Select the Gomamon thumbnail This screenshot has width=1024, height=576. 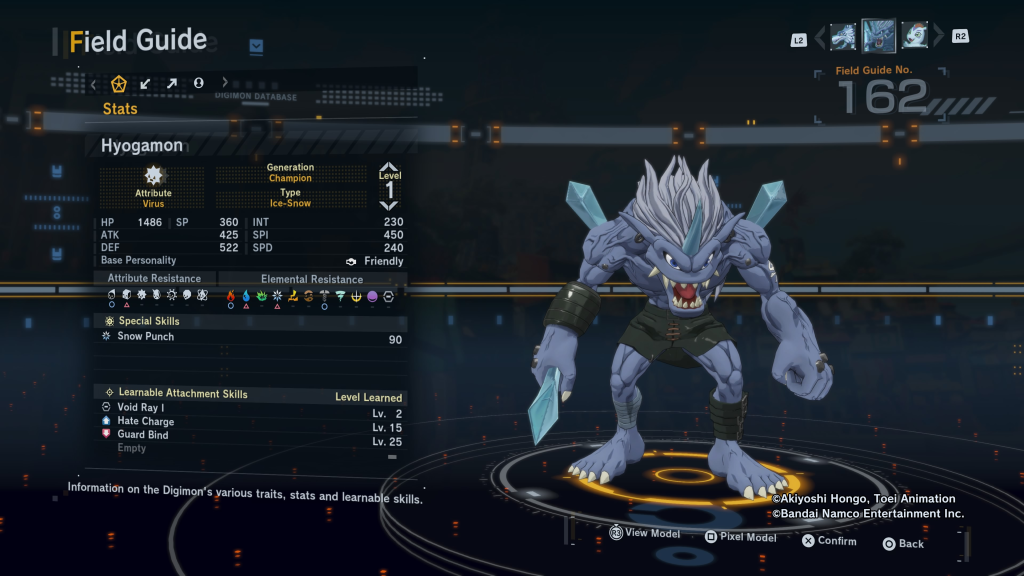(x=914, y=37)
